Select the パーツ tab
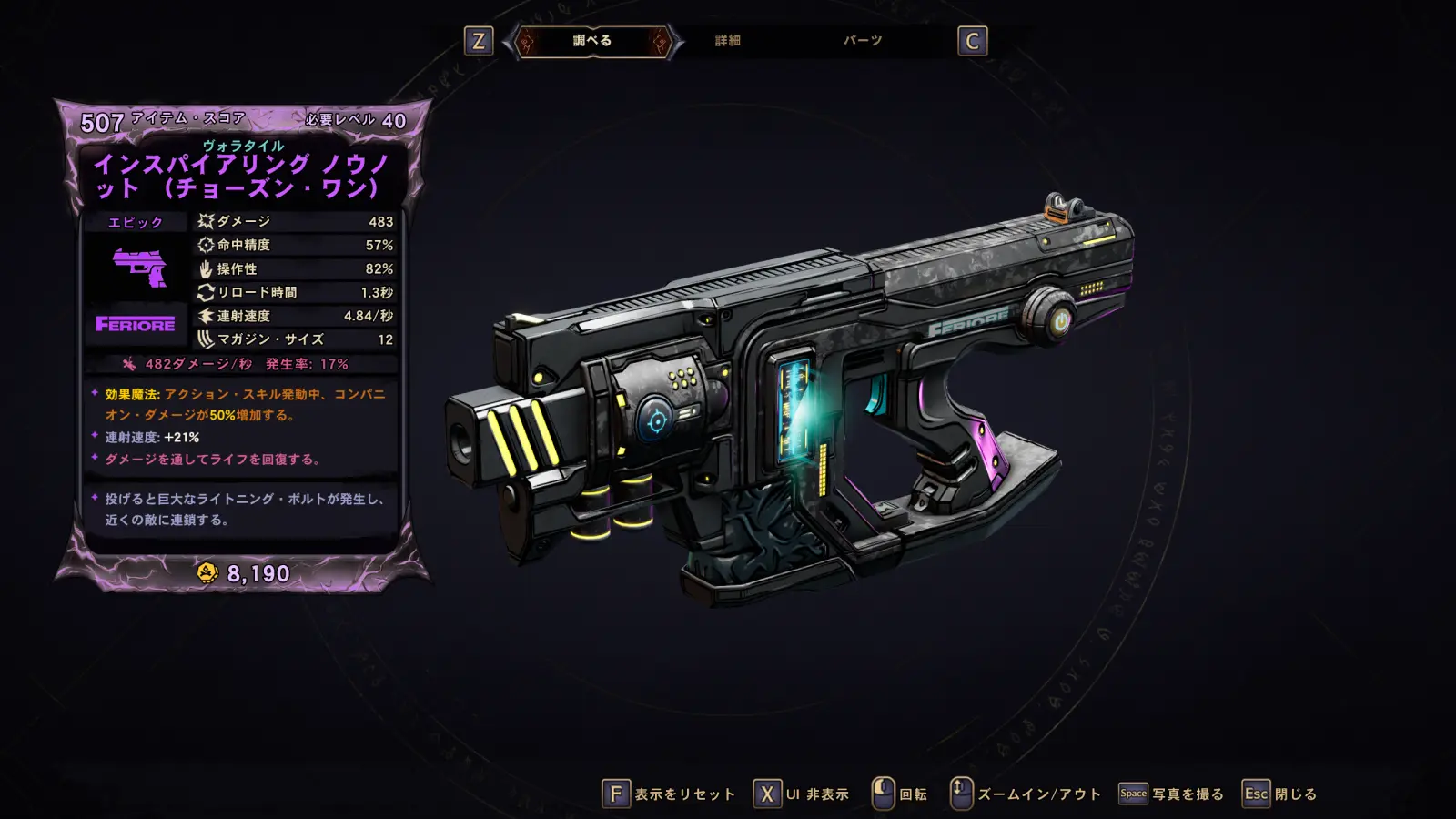This screenshot has height=819, width=1456. pyautogui.click(x=862, y=41)
